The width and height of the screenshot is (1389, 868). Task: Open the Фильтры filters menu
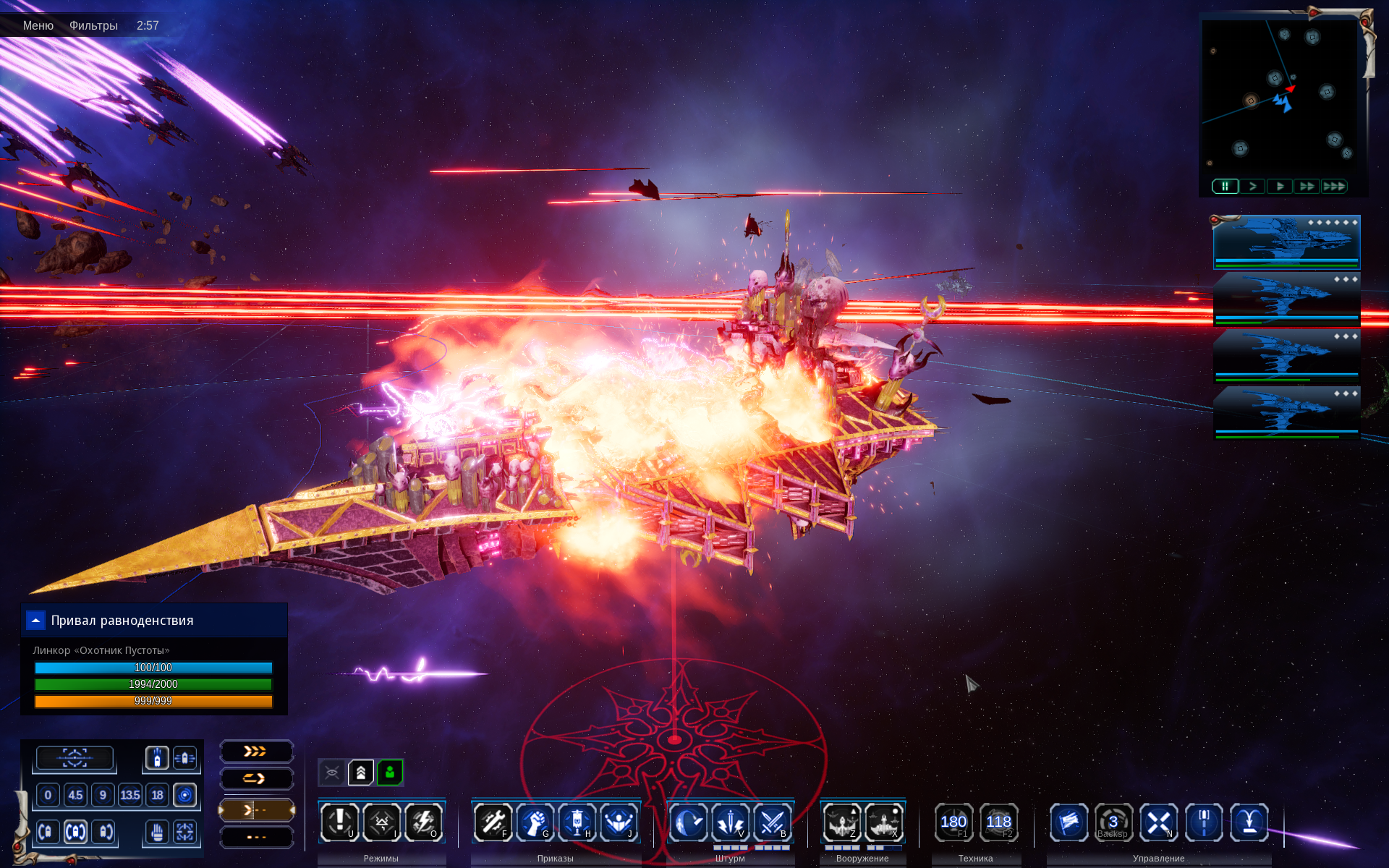[93, 25]
